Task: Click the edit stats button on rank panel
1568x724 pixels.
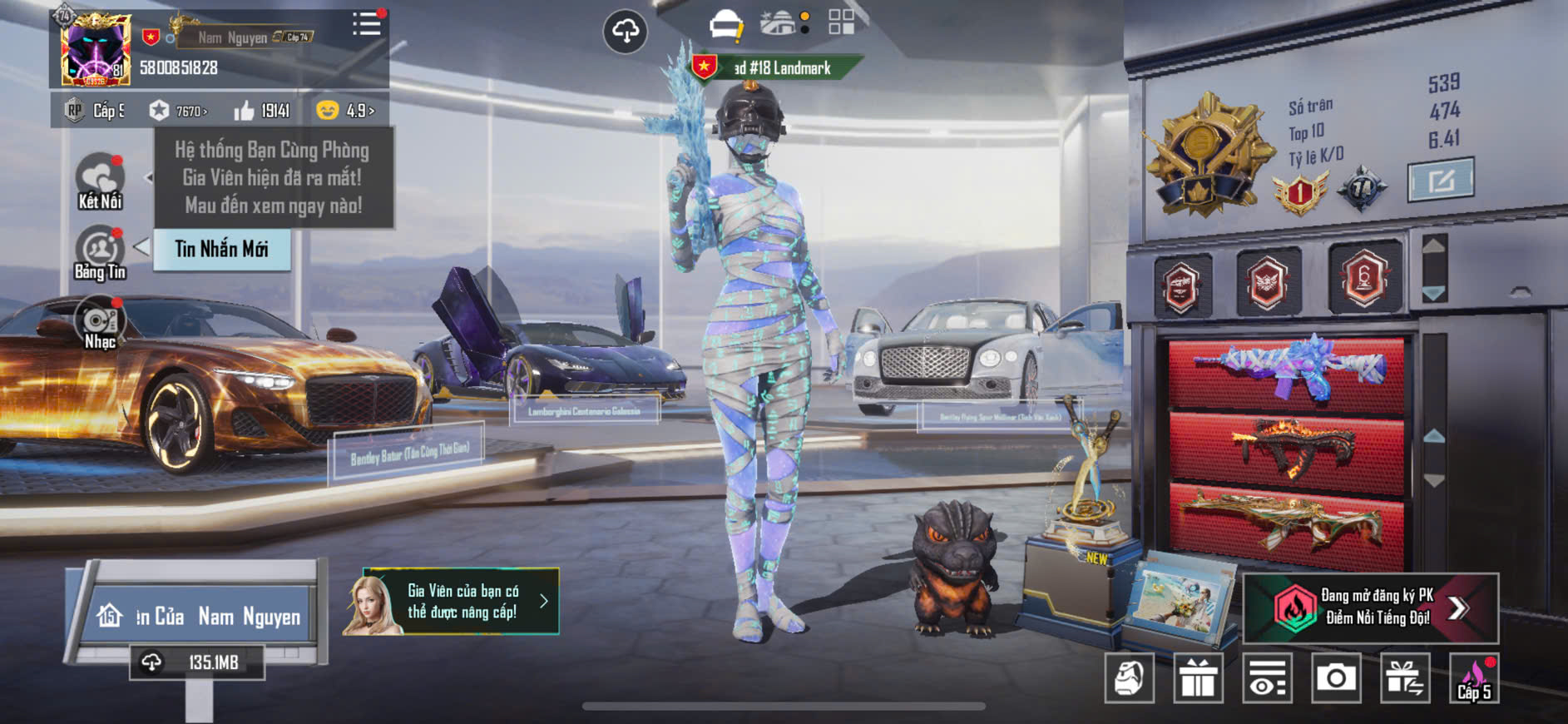Action: click(1440, 180)
